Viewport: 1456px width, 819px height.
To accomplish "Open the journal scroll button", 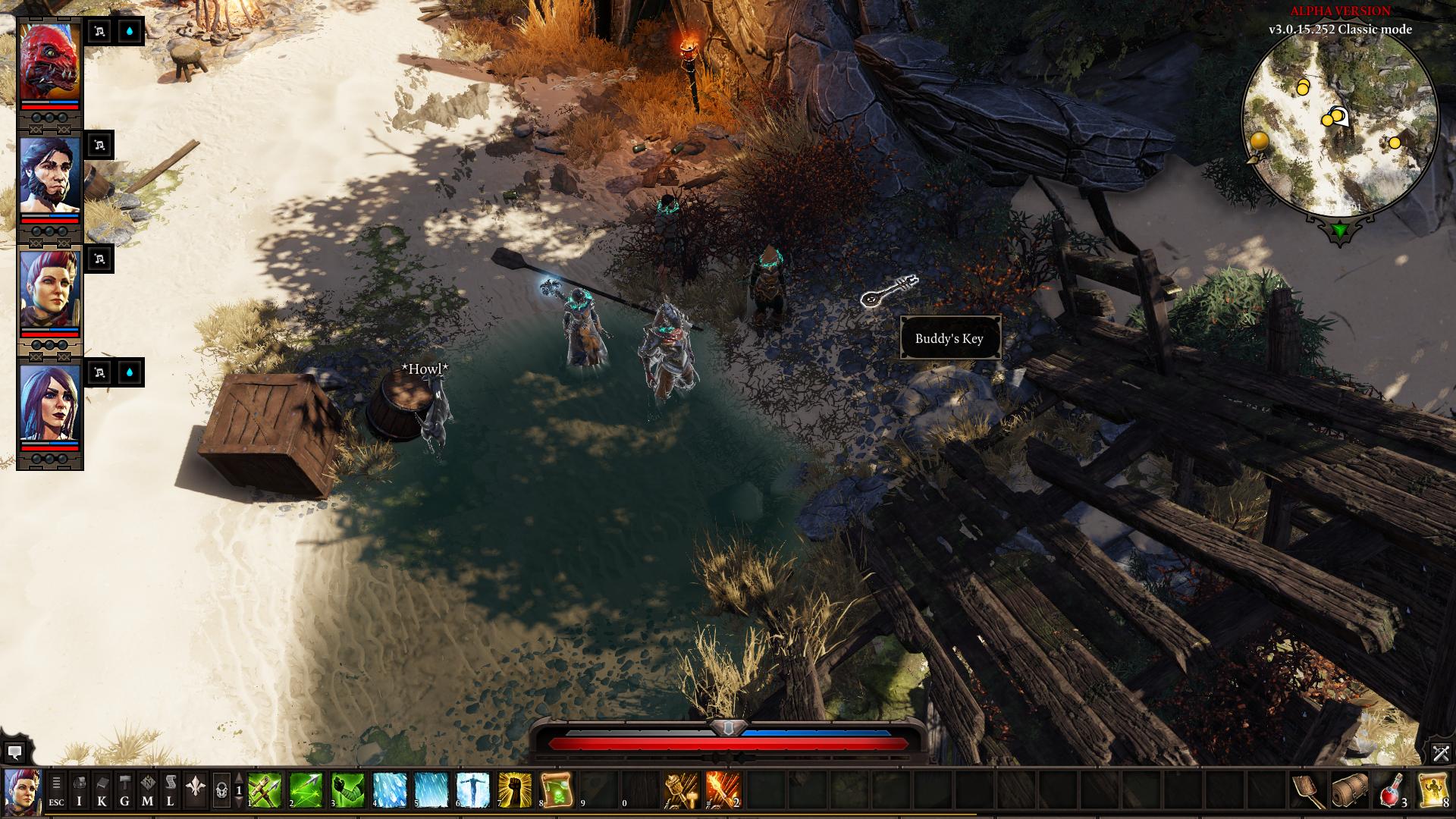I will tap(171, 792).
